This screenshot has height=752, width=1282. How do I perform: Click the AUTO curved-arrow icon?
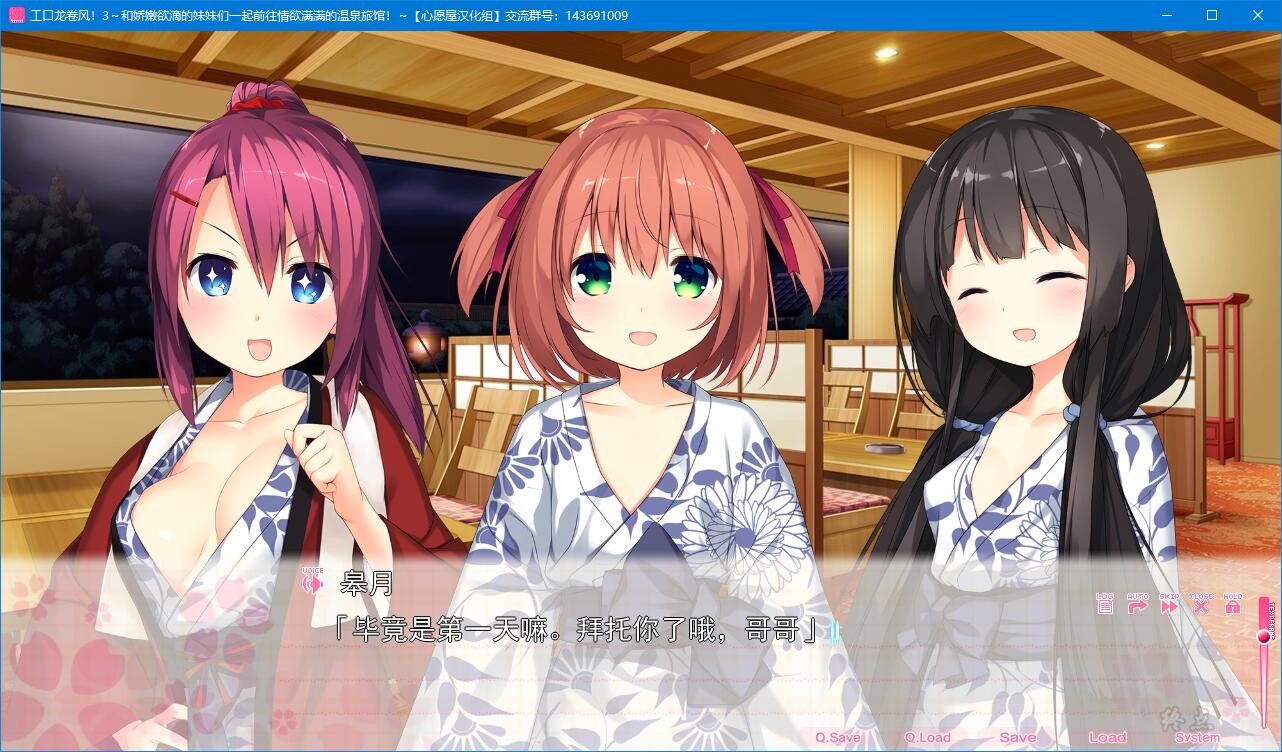pos(1138,606)
